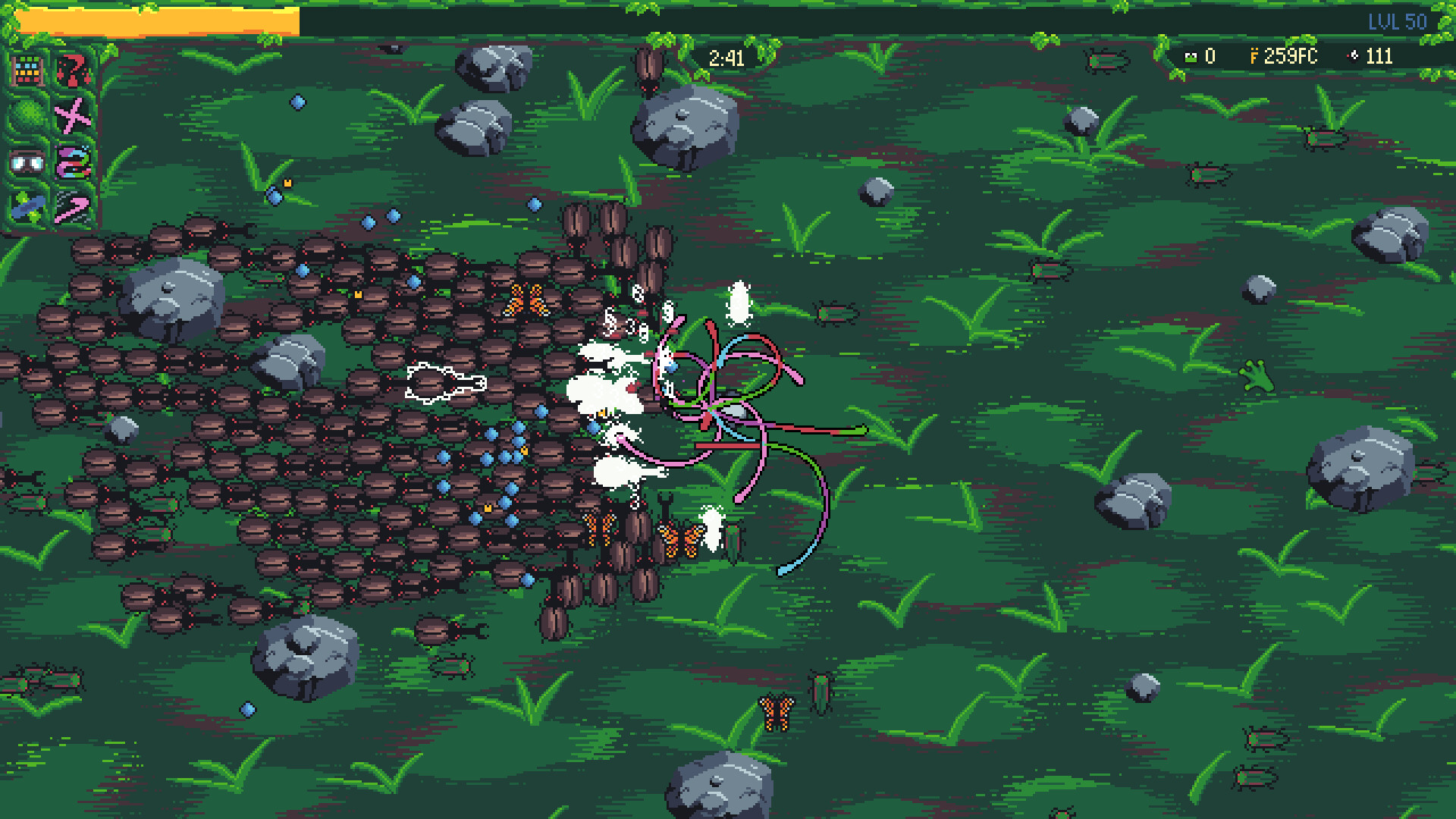Toggle the goggles vision mode
Image resolution: width=1456 pixels, height=819 pixels.
[x=27, y=162]
